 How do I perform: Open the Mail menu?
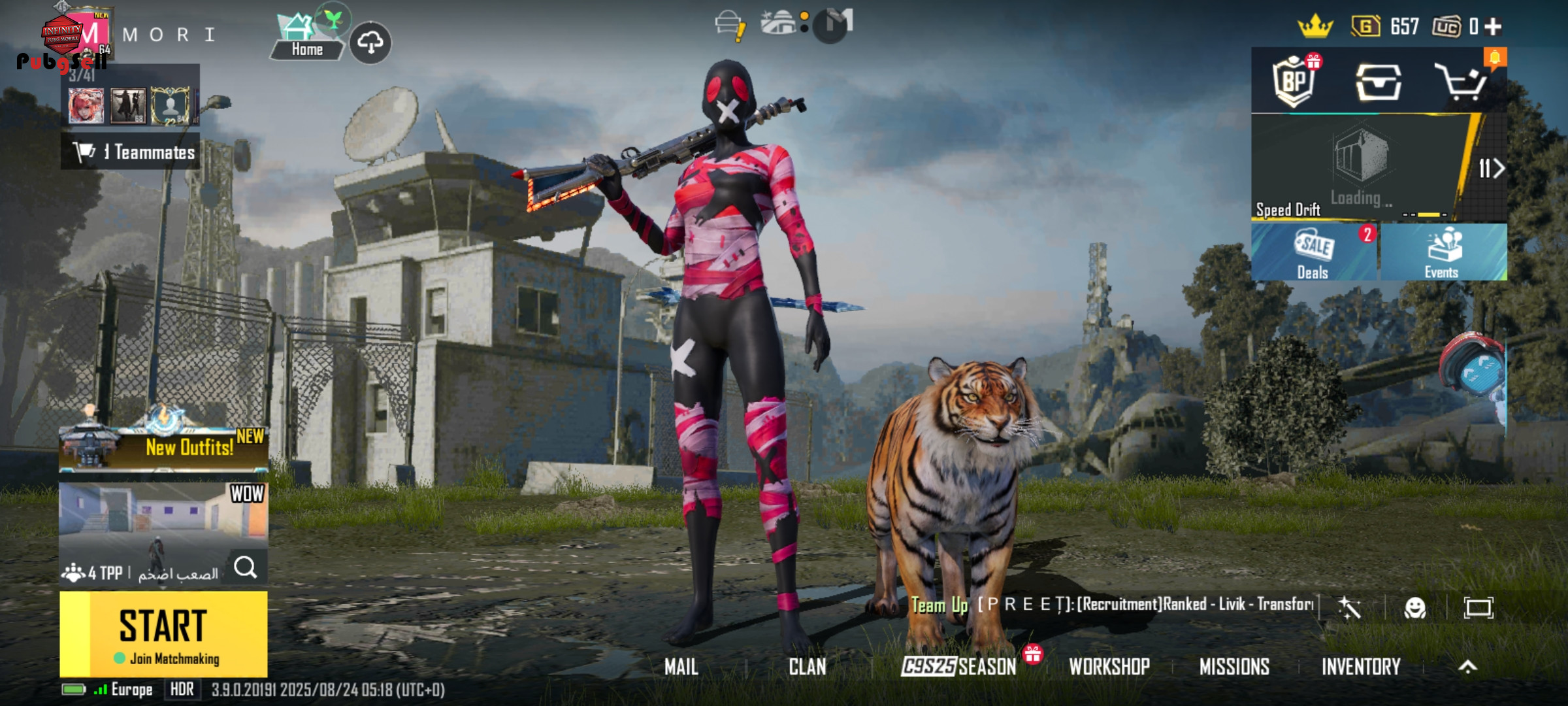(681, 667)
